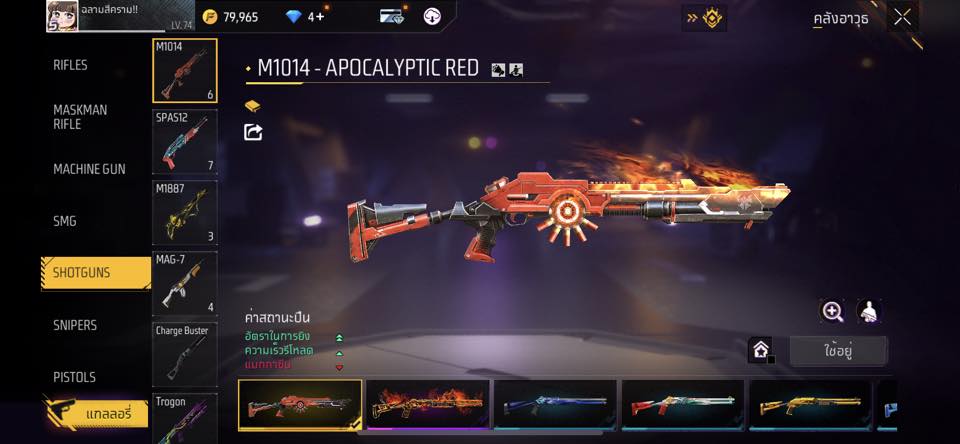960x444 pixels.
Task: Choose the blue M1014 skin thumbnail
Action: (556, 405)
